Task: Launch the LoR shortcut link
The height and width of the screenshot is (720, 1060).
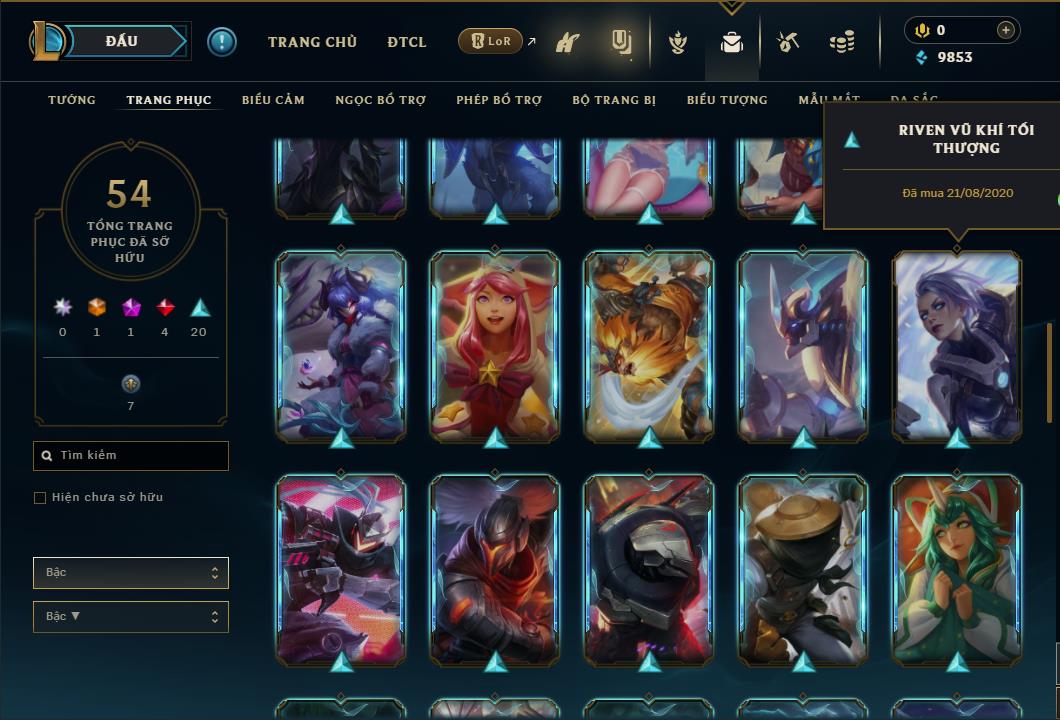Action: (492, 42)
